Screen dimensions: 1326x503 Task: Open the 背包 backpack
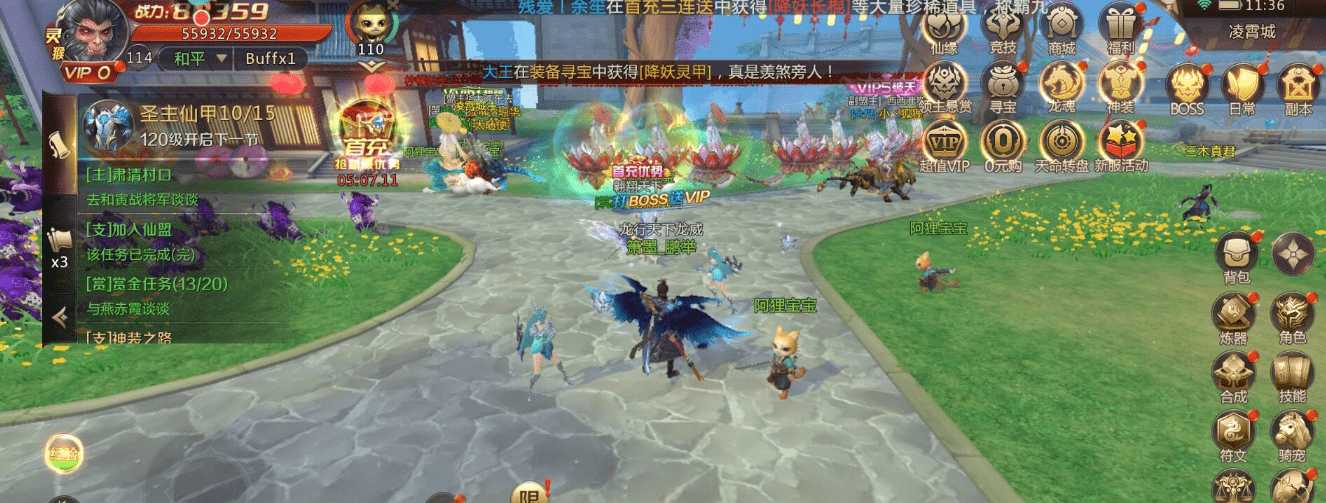(1237, 257)
